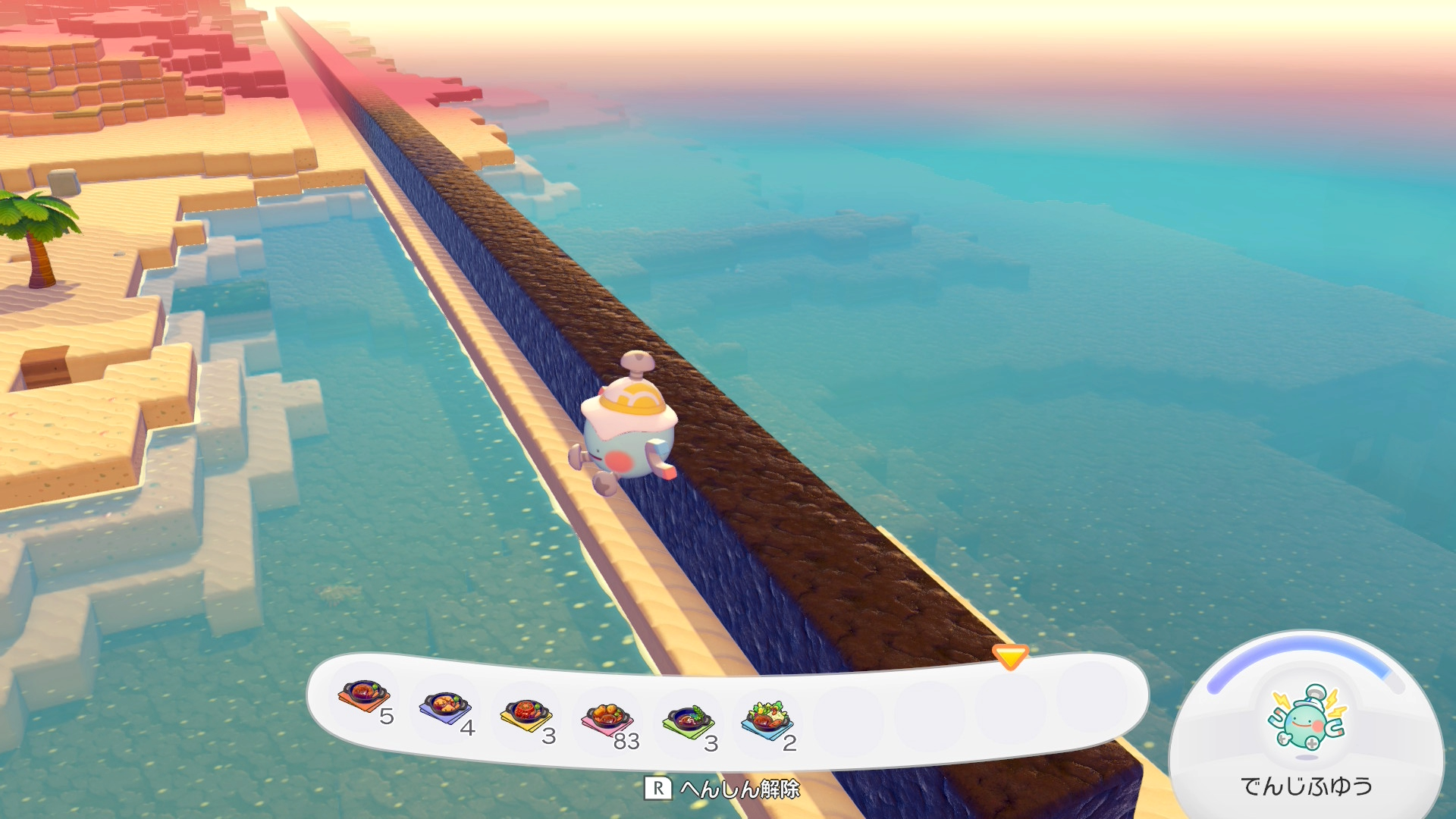Image resolution: width=1456 pixels, height=819 pixels.
Task: Activate the でんじふゆう ability icon
Action: tap(1306, 719)
